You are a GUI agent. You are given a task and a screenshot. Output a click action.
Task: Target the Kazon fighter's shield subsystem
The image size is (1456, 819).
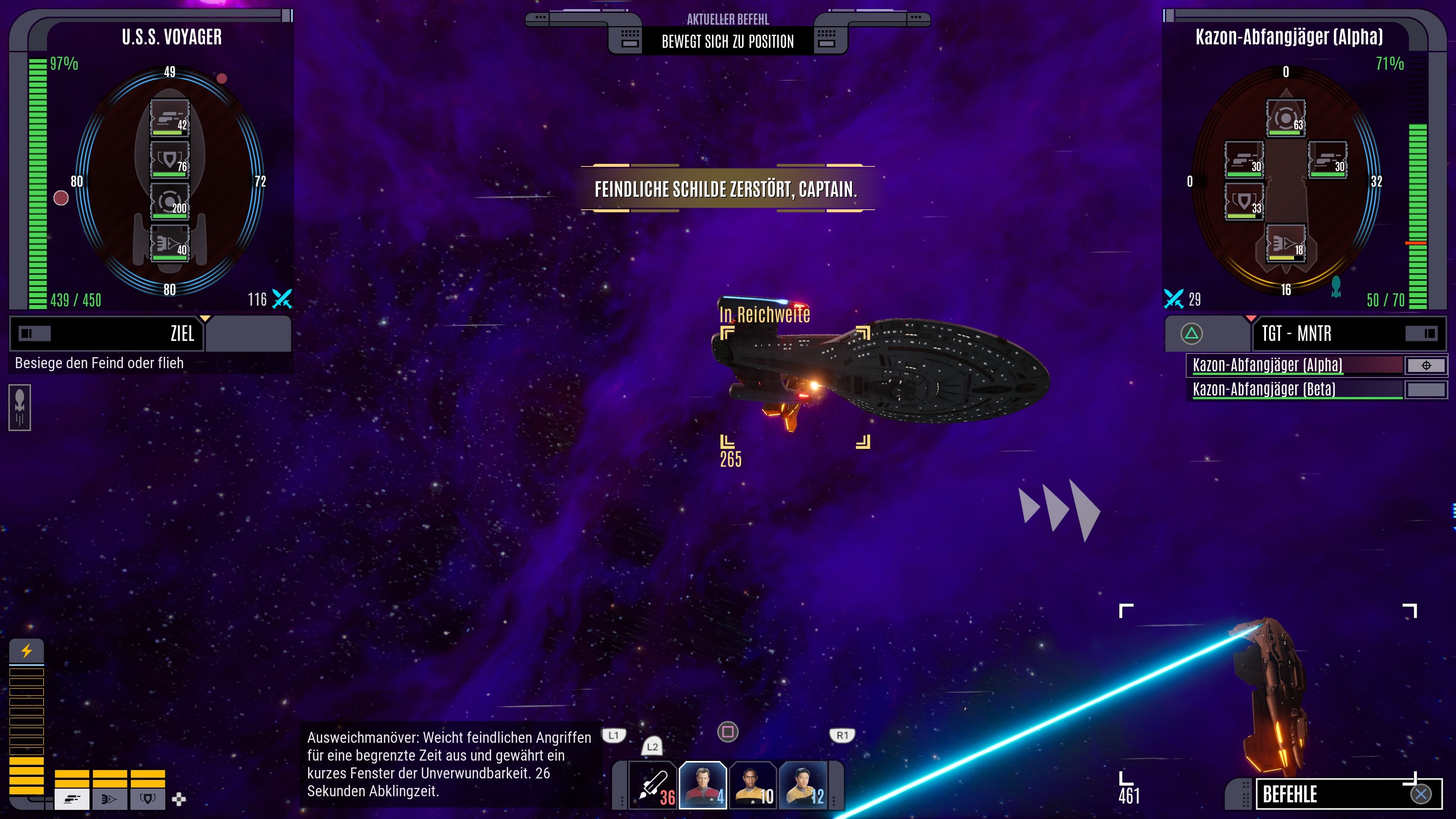pyautogui.click(x=1244, y=202)
